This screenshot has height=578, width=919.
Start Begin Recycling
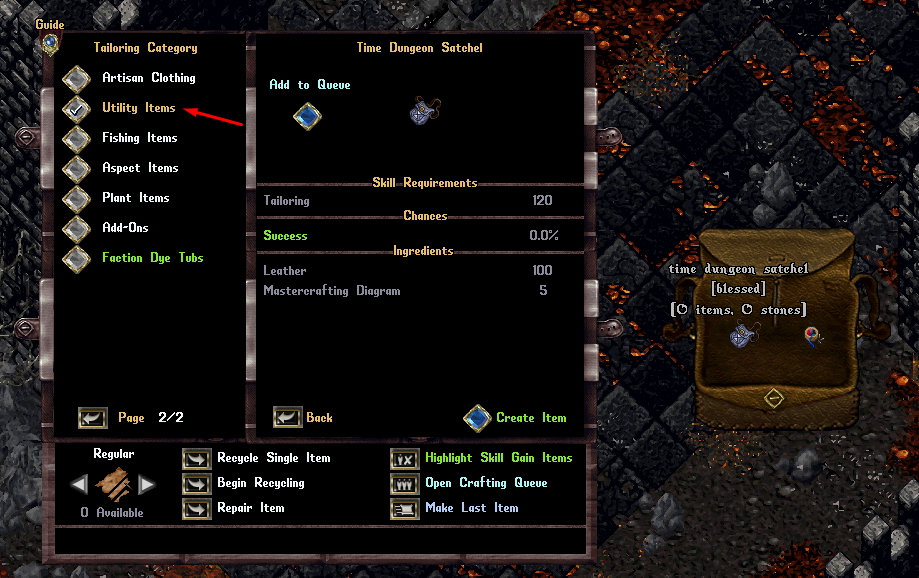tap(196, 484)
